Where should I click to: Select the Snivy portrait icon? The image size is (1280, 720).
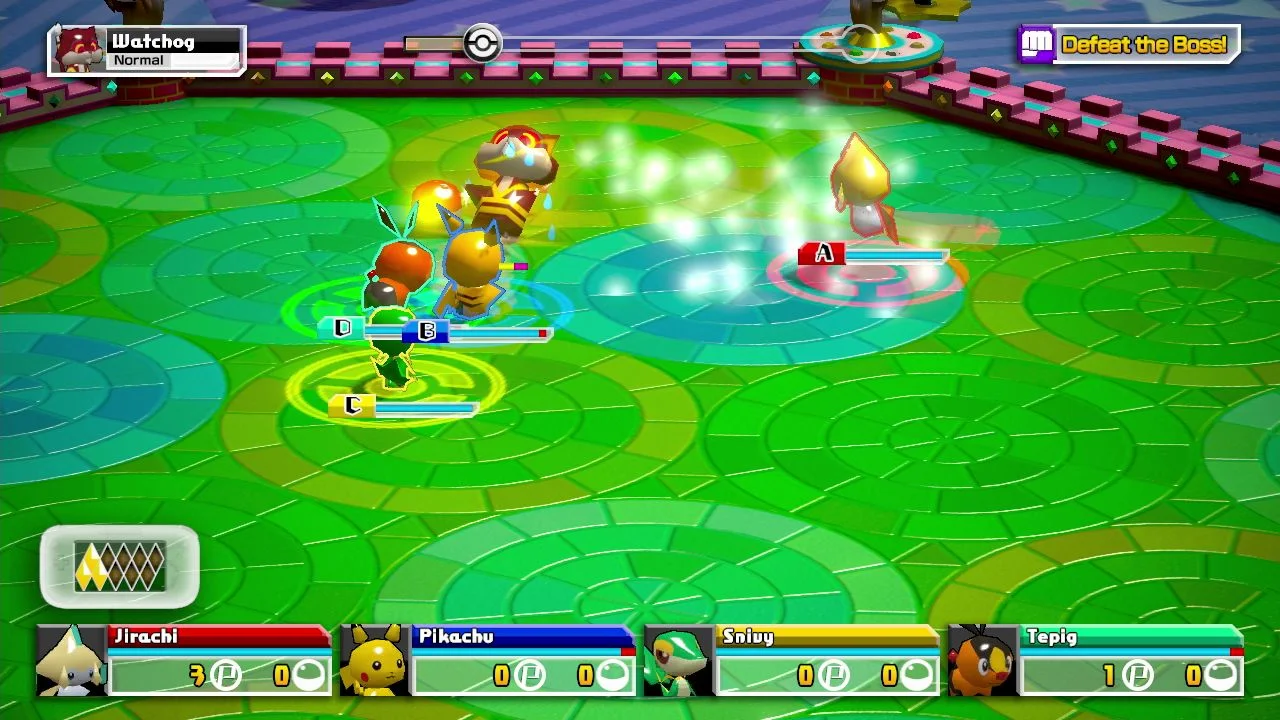[x=676, y=660]
